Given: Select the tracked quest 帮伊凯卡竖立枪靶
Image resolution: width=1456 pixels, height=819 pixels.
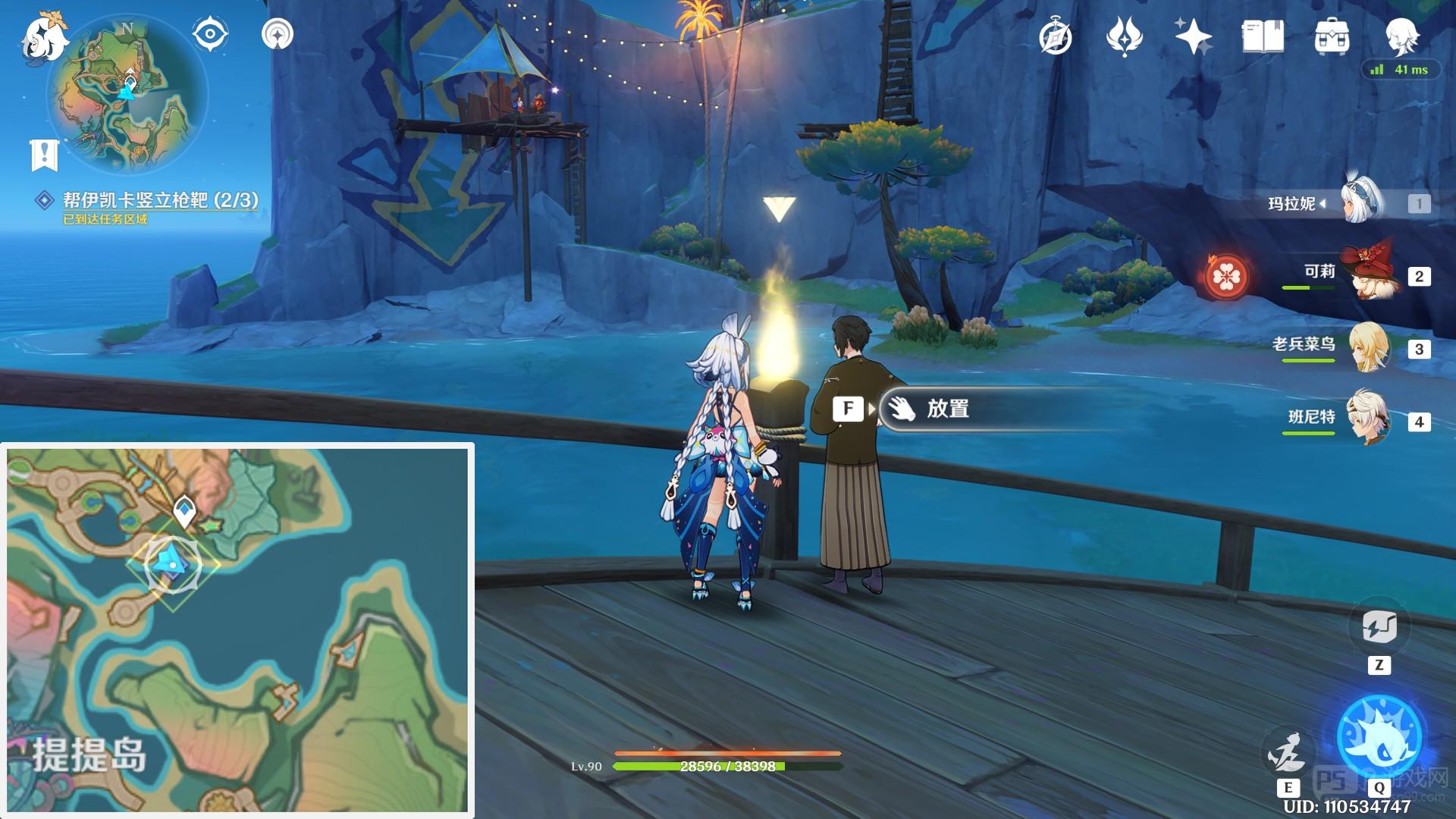Looking at the screenshot, I should (159, 200).
